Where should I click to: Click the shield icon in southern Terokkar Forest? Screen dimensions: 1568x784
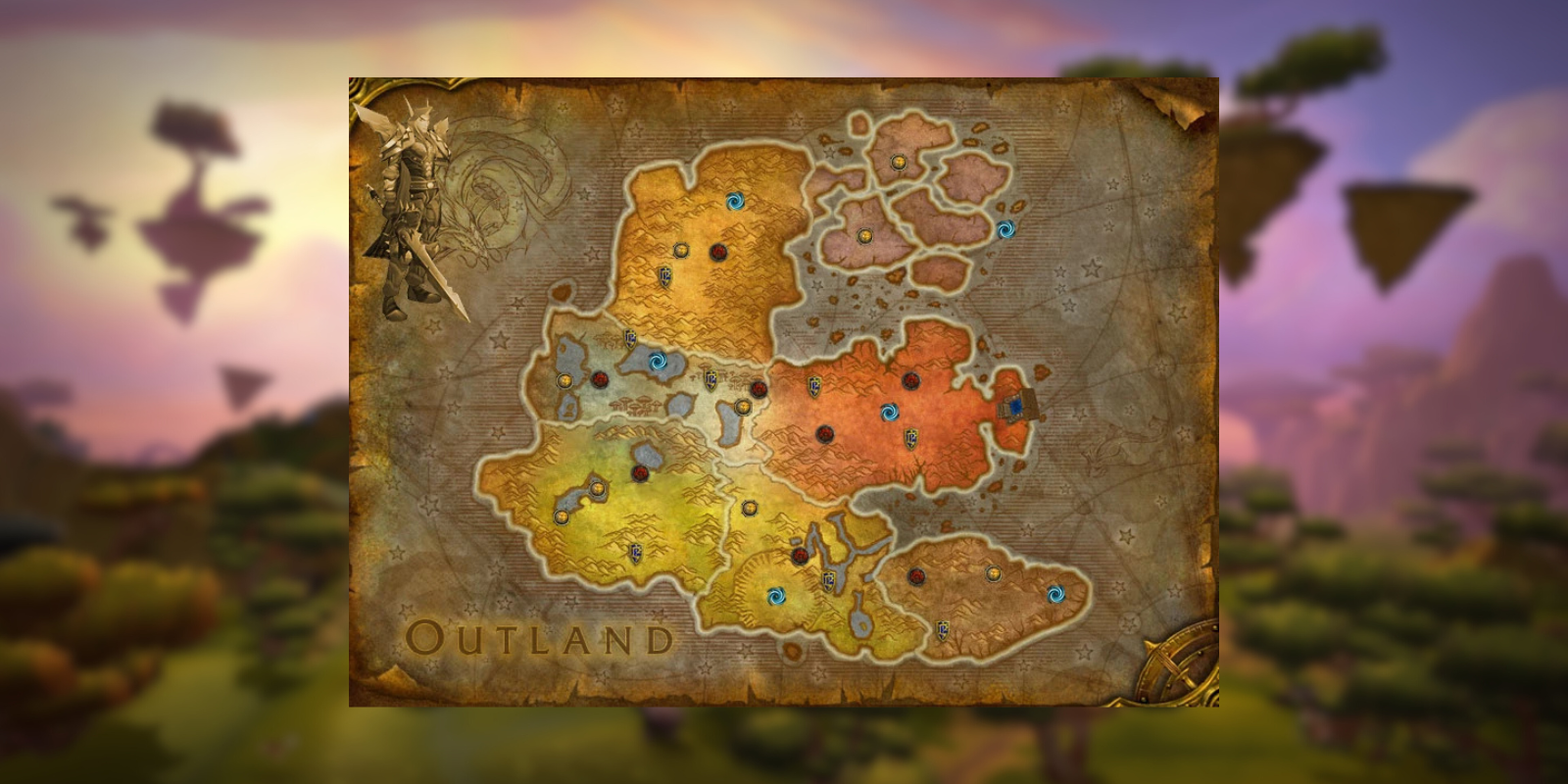click(x=827, y=582)
